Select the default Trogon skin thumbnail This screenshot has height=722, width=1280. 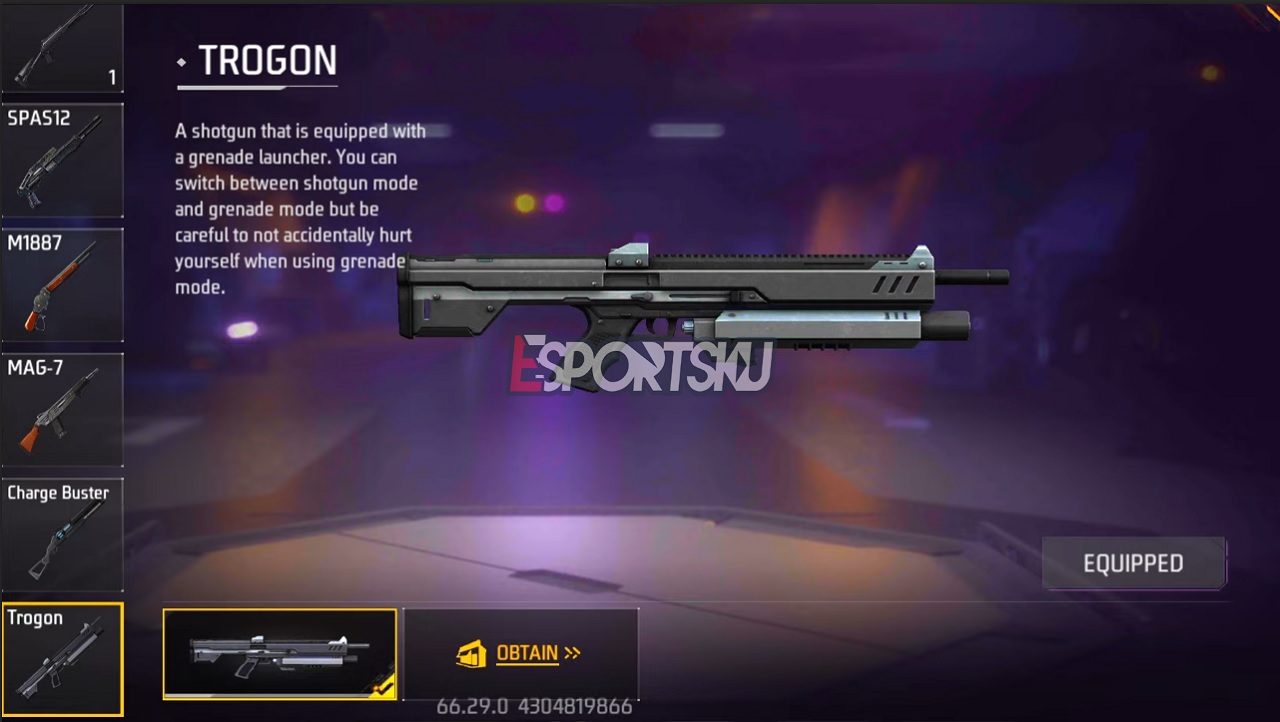pyautogui.click(x=279, y=652)
